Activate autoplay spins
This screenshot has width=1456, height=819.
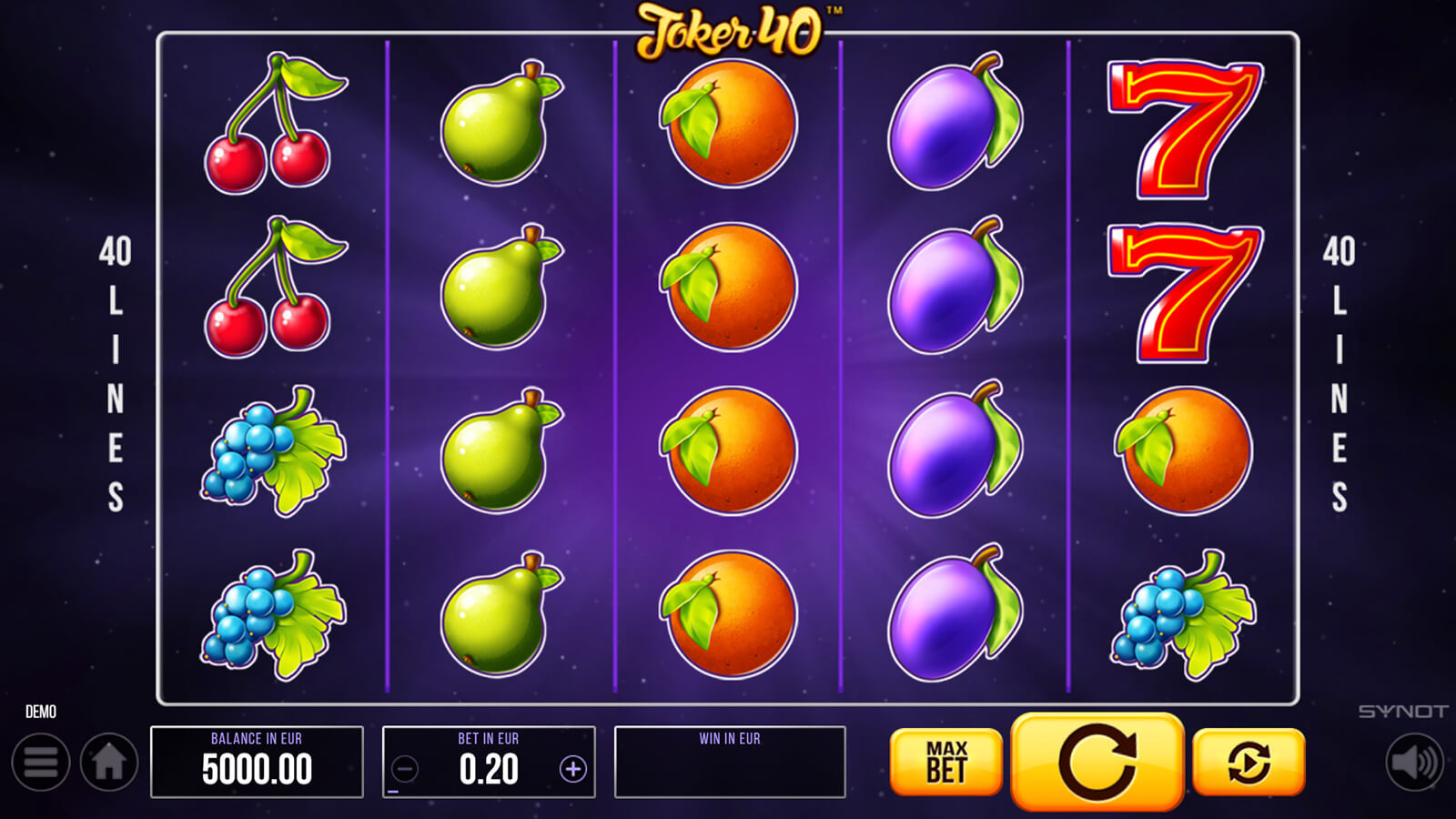(x=1249, y=763)
